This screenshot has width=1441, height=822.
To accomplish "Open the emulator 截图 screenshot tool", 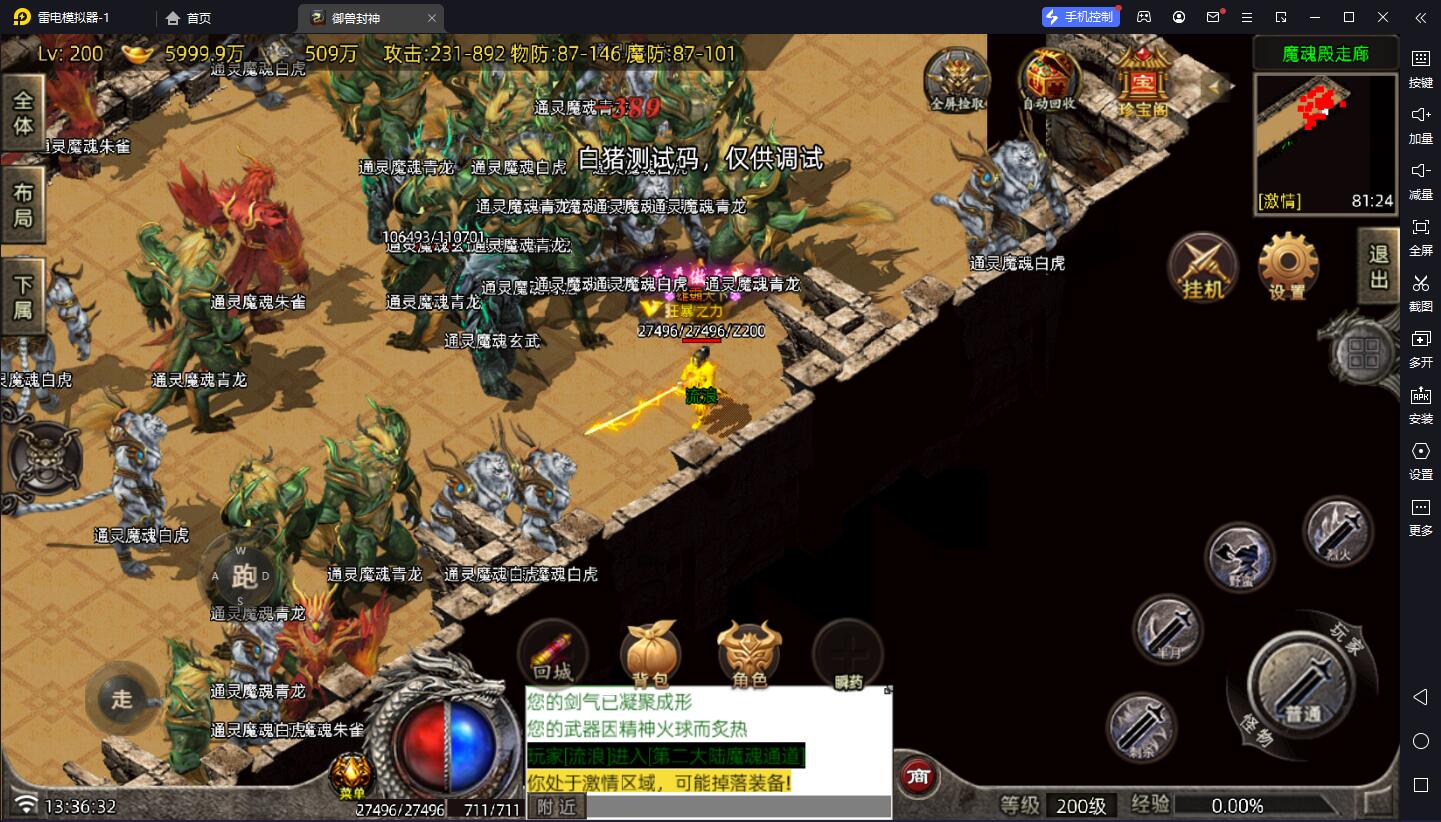I will click(1420, 290).
